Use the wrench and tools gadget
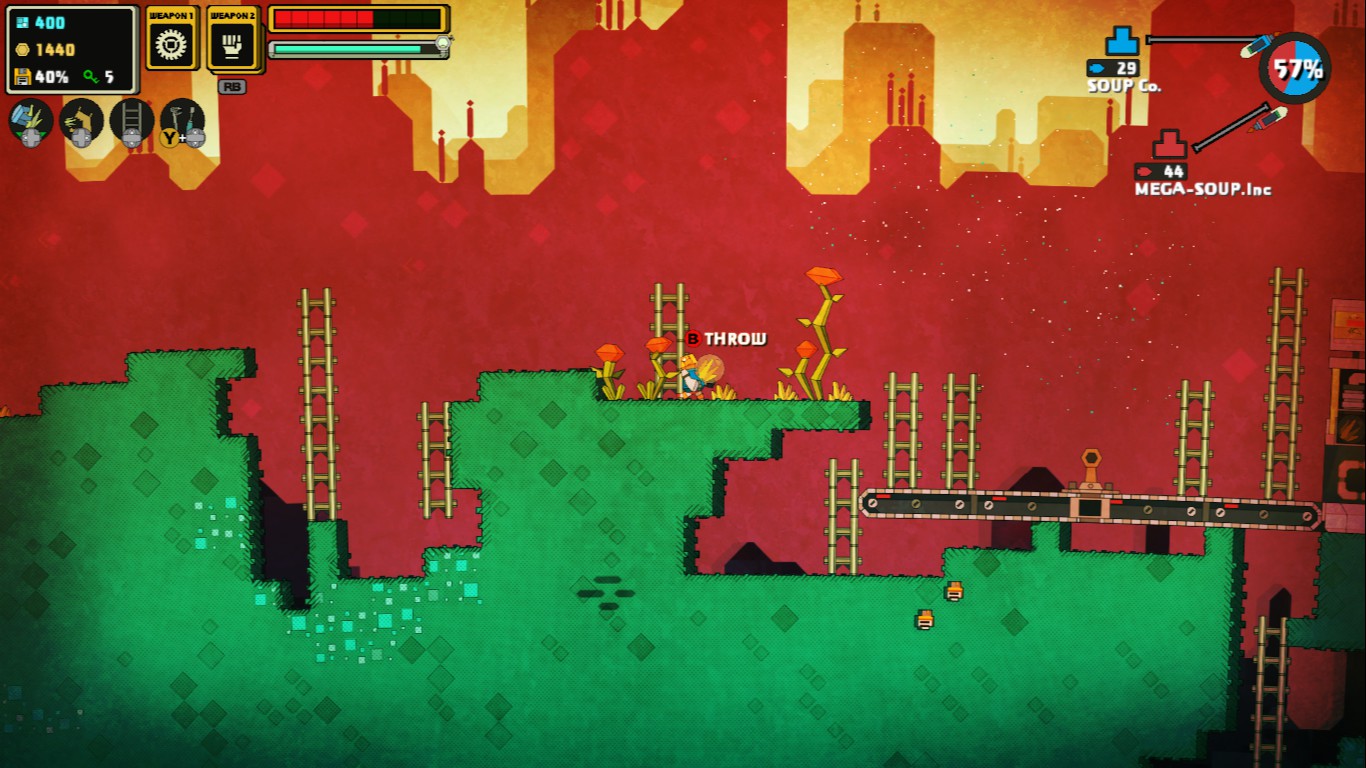The image size is (1366, 768). point(183,119)
